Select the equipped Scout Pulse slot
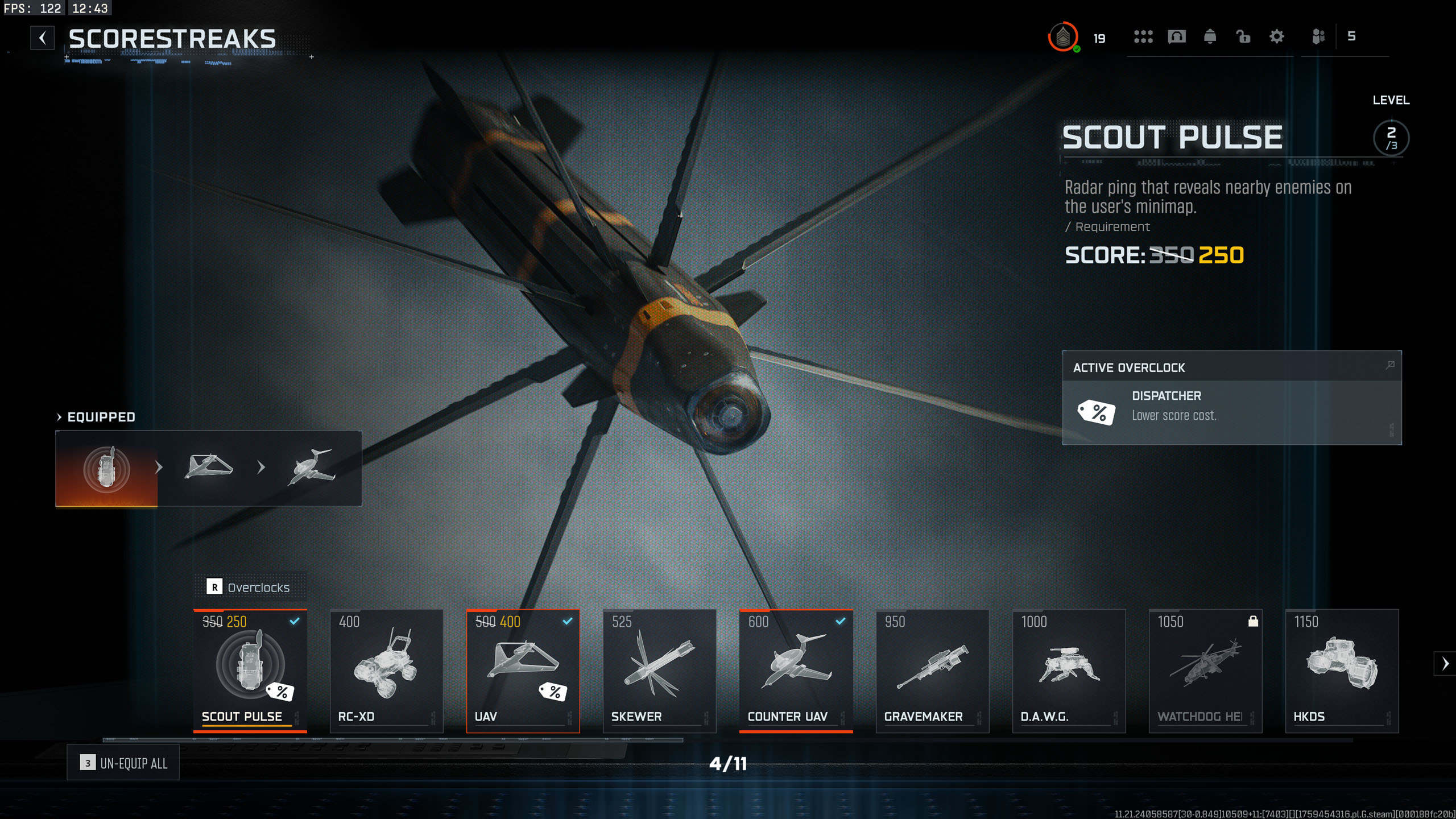This screenshot has width=1456, height=819. click(x=106, y=468)
